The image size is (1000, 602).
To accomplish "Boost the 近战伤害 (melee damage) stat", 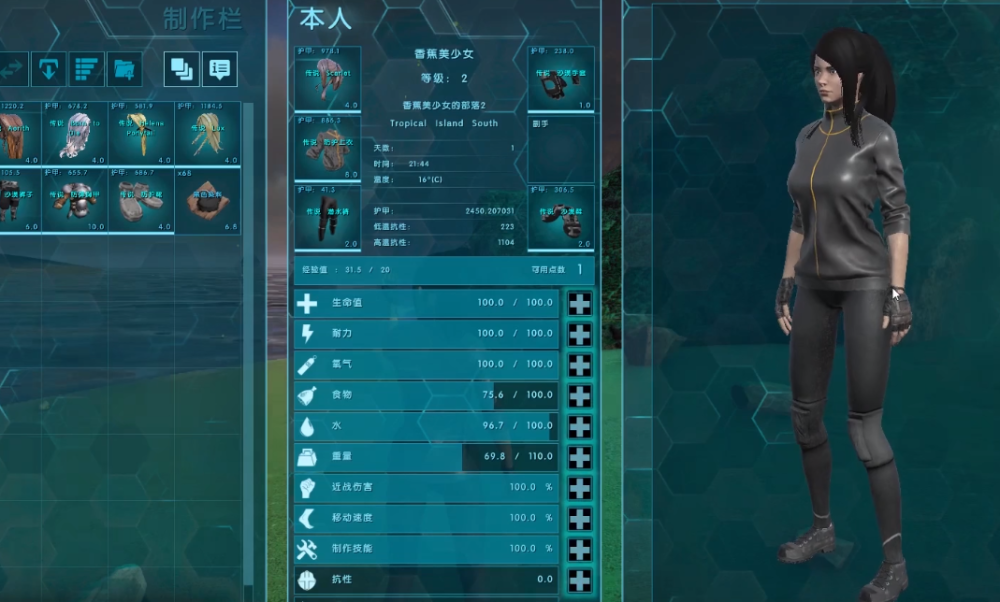I will 579,489.
